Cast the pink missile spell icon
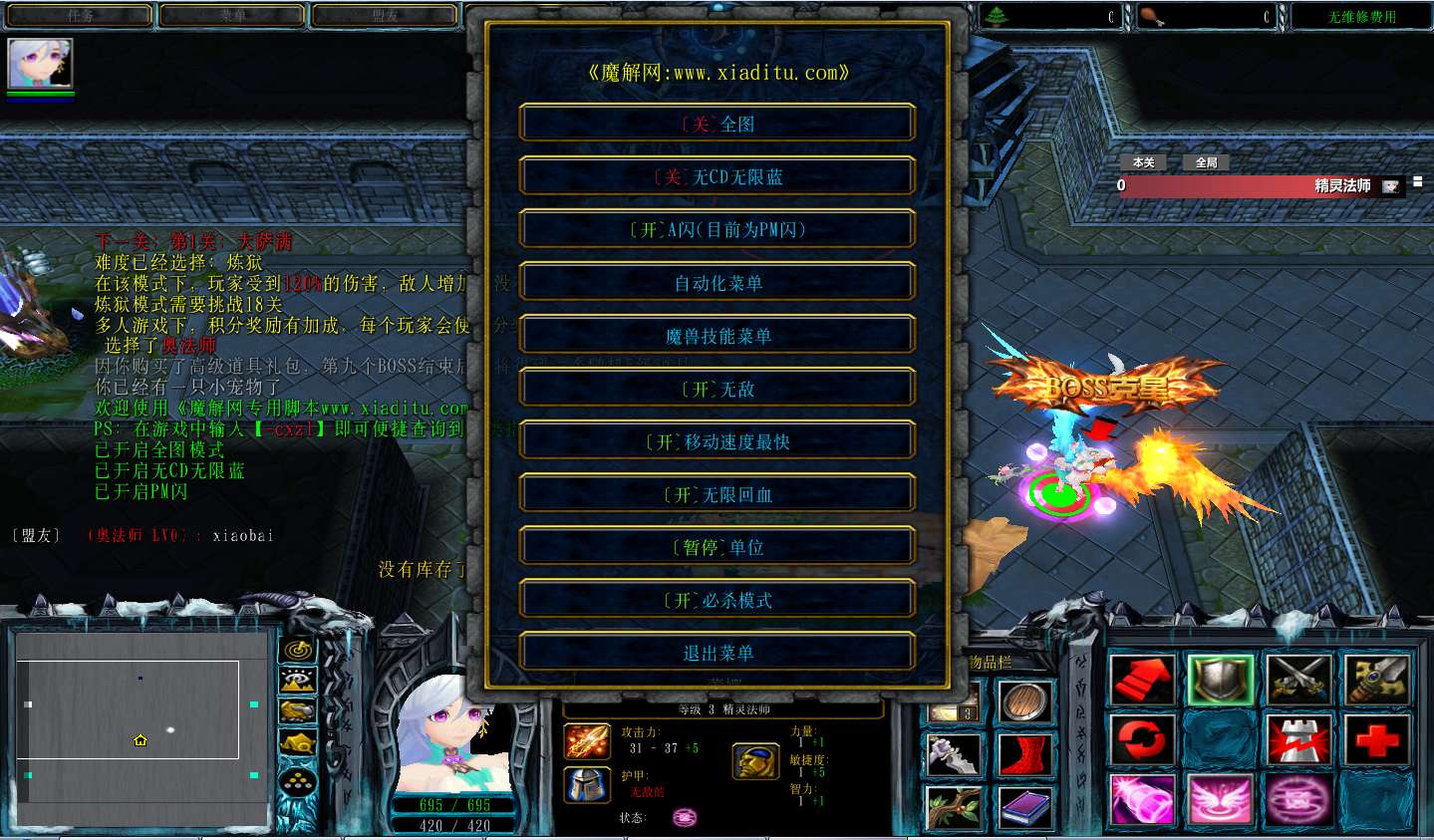Viewport: 1434px width, 840px height. click(x=1141, y=800)
